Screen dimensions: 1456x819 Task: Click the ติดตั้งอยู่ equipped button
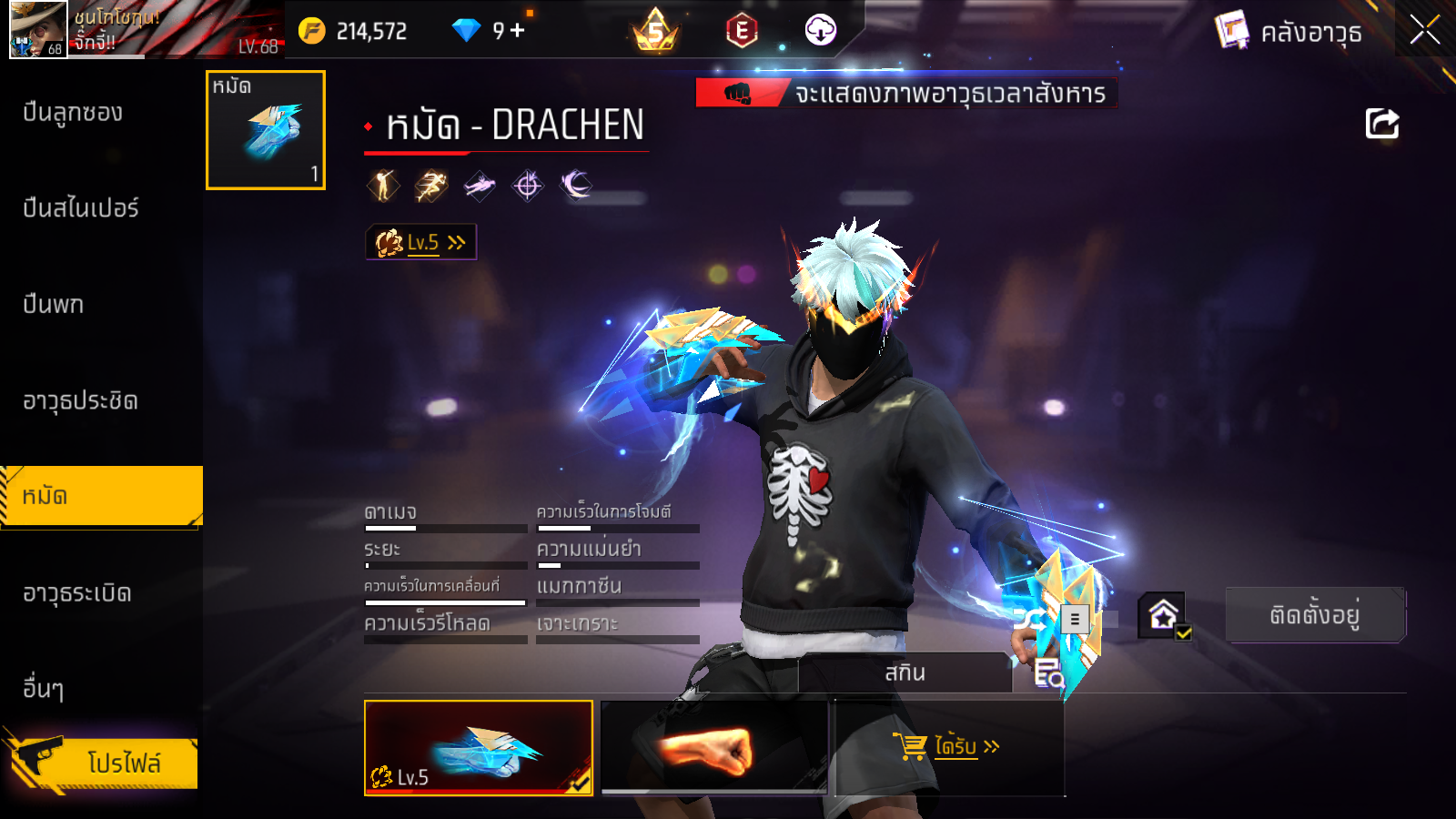tap(1314, 615)
